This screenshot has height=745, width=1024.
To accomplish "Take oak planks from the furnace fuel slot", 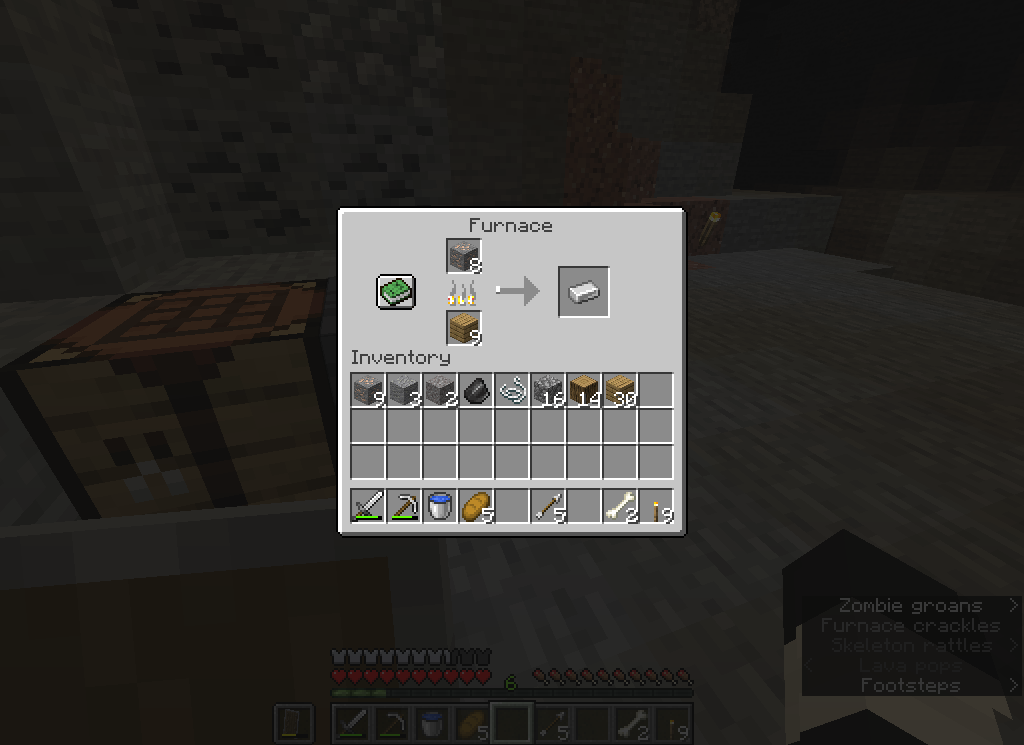I will (x=464, y=328).
